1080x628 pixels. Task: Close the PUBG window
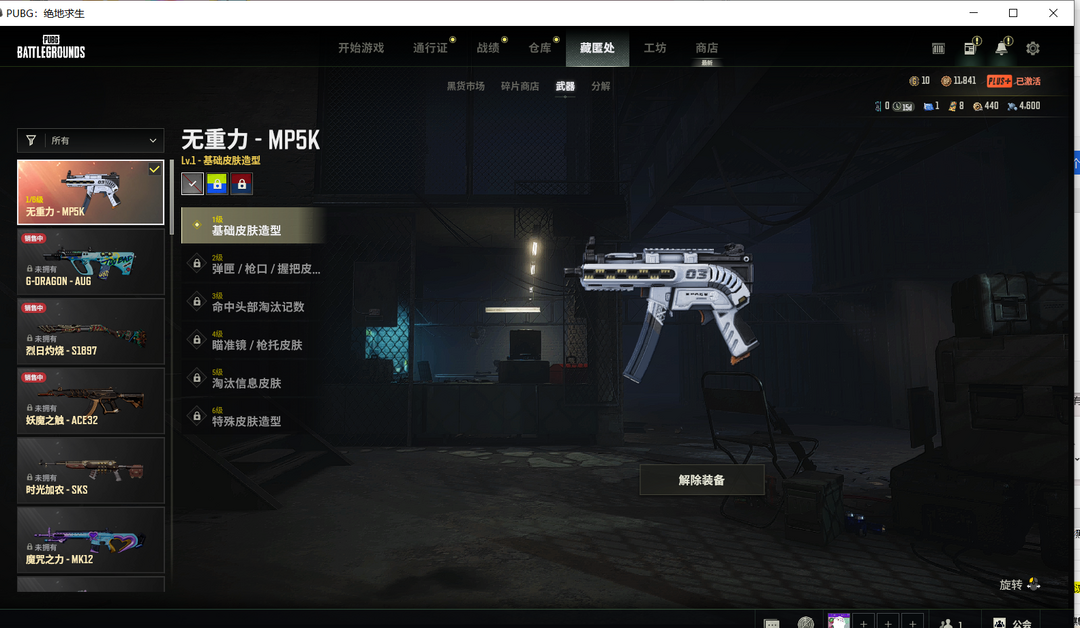click(1053, 13)
